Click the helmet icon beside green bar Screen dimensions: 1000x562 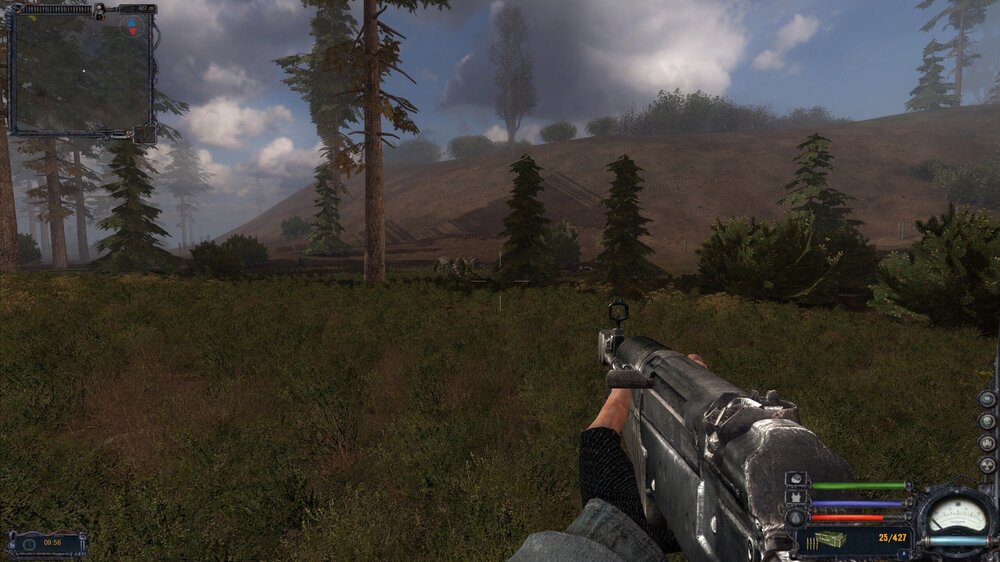[796, 480]
